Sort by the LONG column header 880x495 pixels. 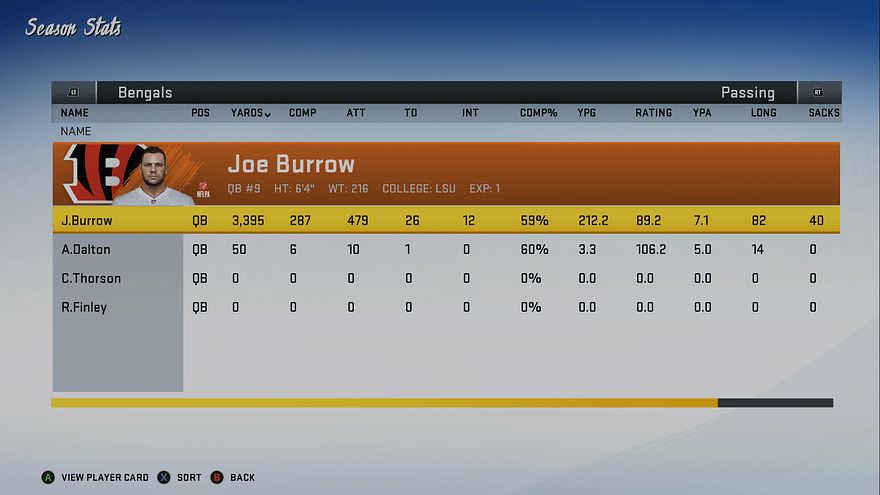pos(764,113)
